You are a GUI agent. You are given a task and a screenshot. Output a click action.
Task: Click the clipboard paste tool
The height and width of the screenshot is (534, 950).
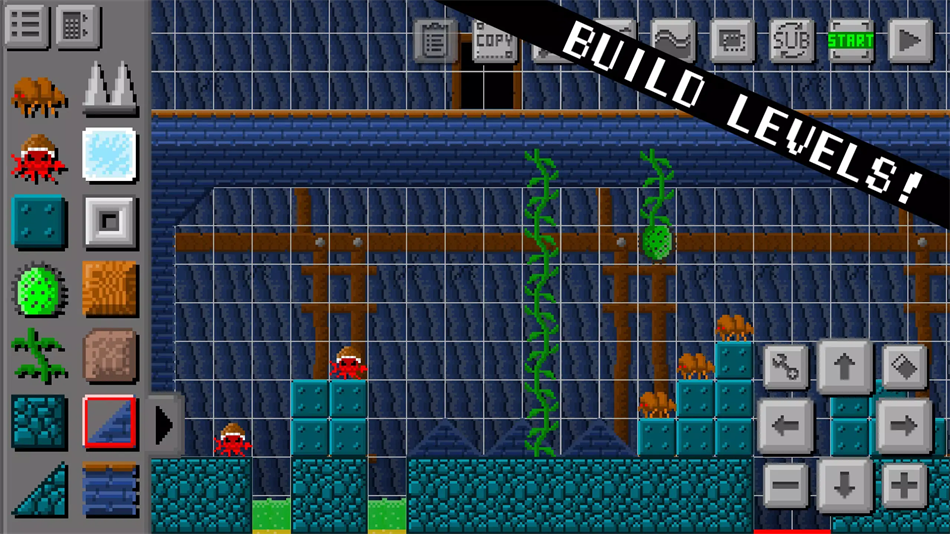(435, 43)
